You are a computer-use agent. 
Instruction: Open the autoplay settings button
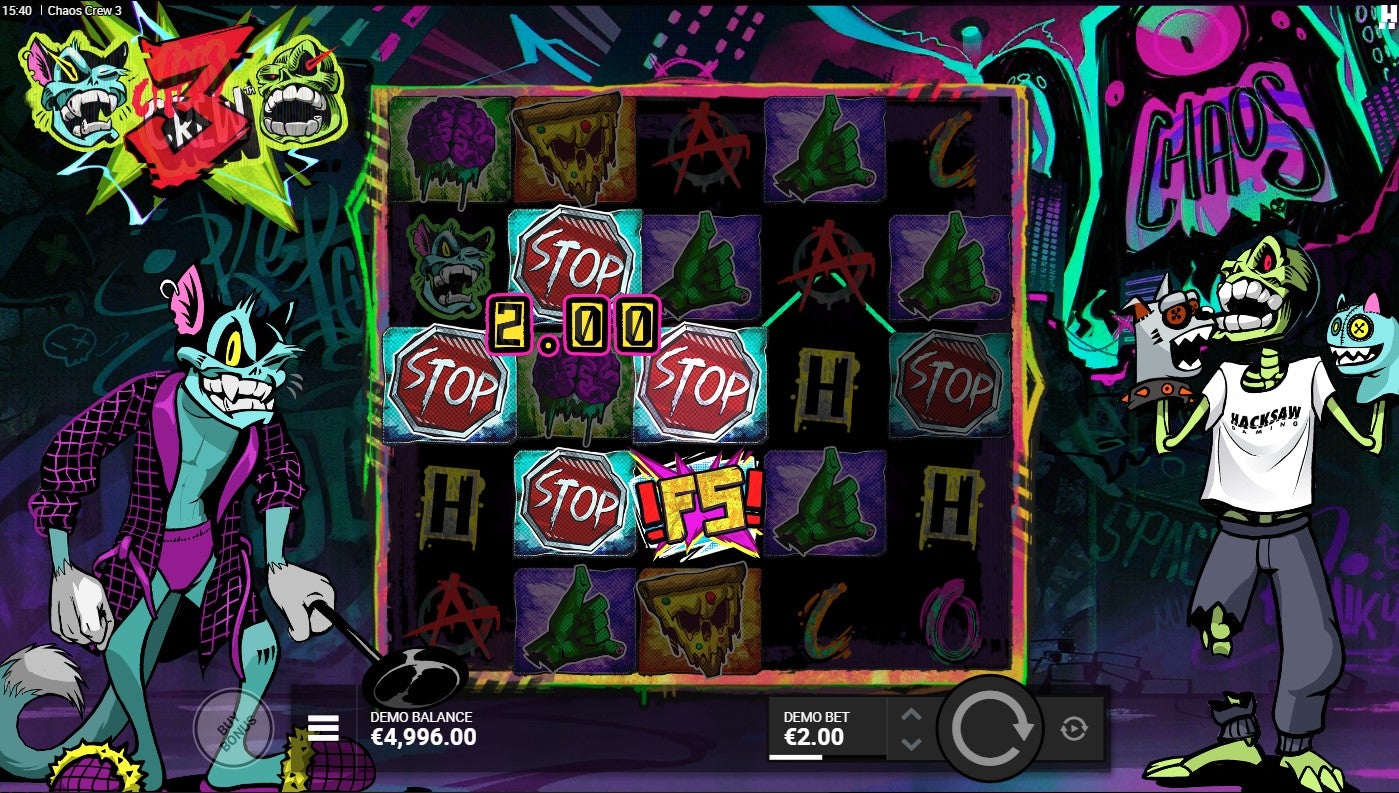coord(1073,728)
